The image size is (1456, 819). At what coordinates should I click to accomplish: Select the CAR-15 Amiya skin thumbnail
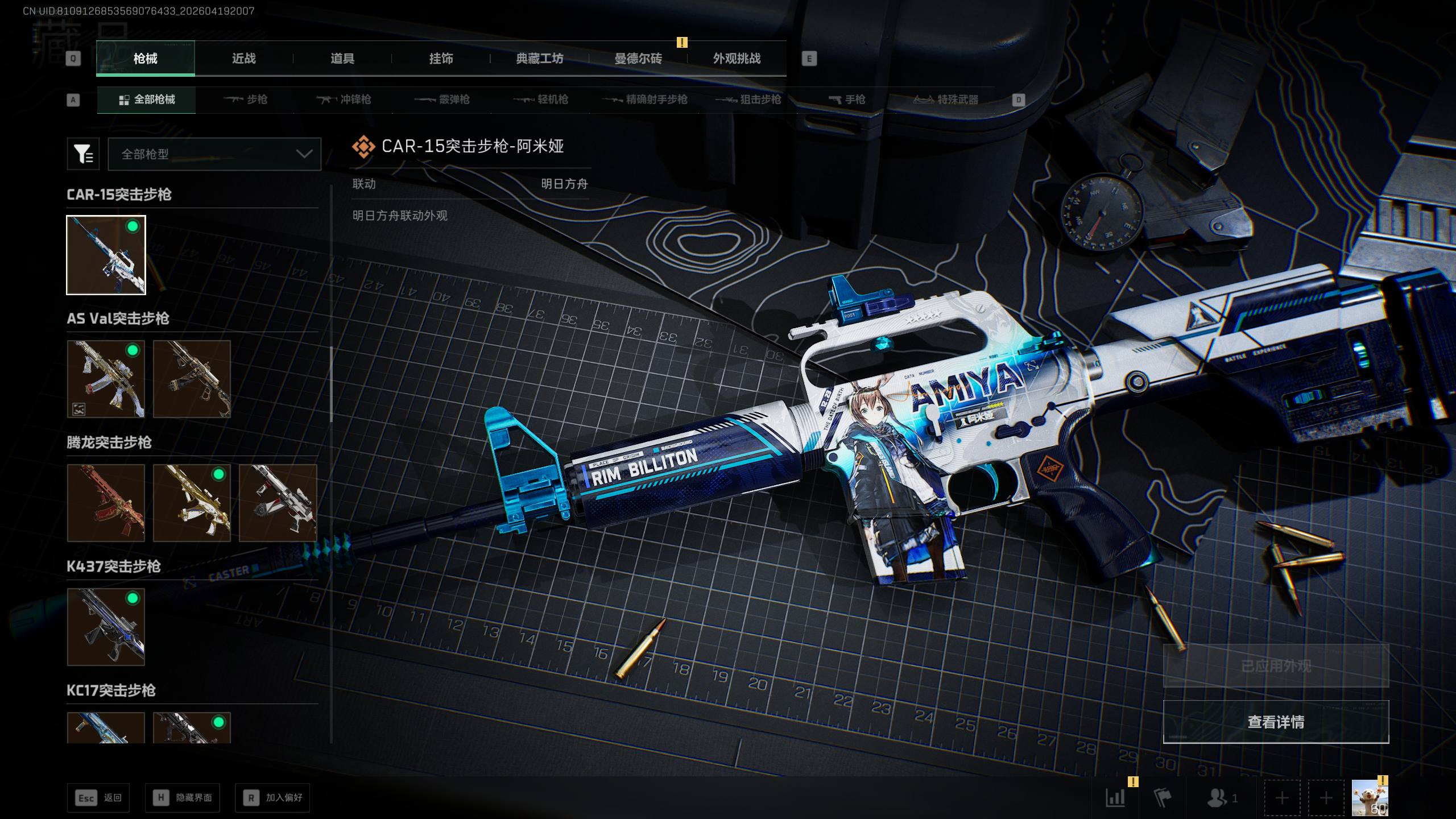pos(106,255)
